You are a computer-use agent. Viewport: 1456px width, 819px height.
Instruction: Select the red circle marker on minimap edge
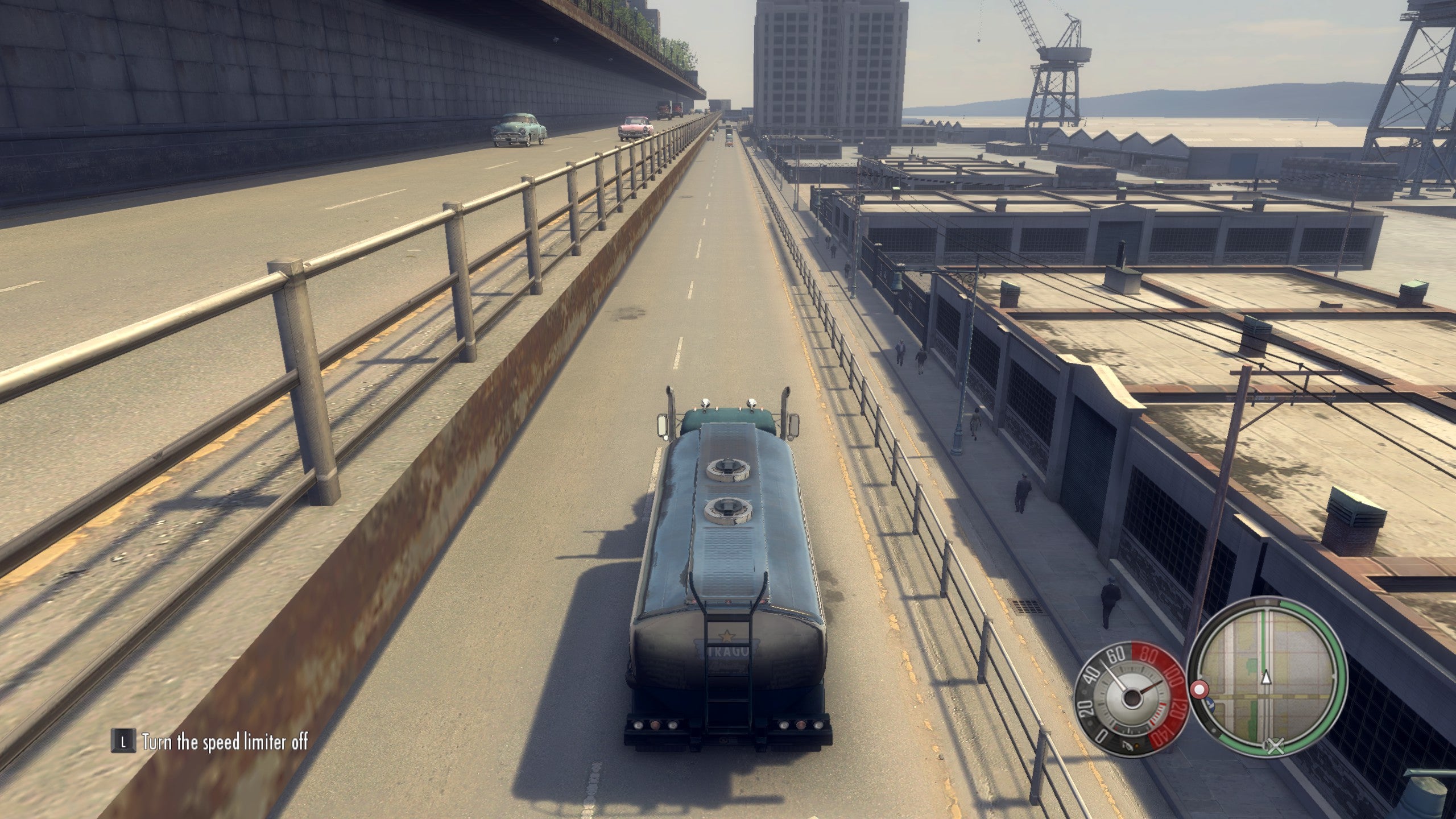tap(1199, 690)
